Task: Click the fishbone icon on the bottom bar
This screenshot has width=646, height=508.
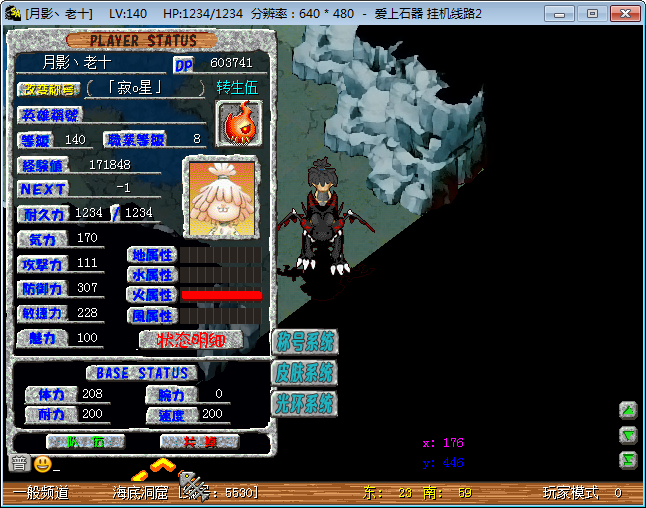Action: (196, 489)
